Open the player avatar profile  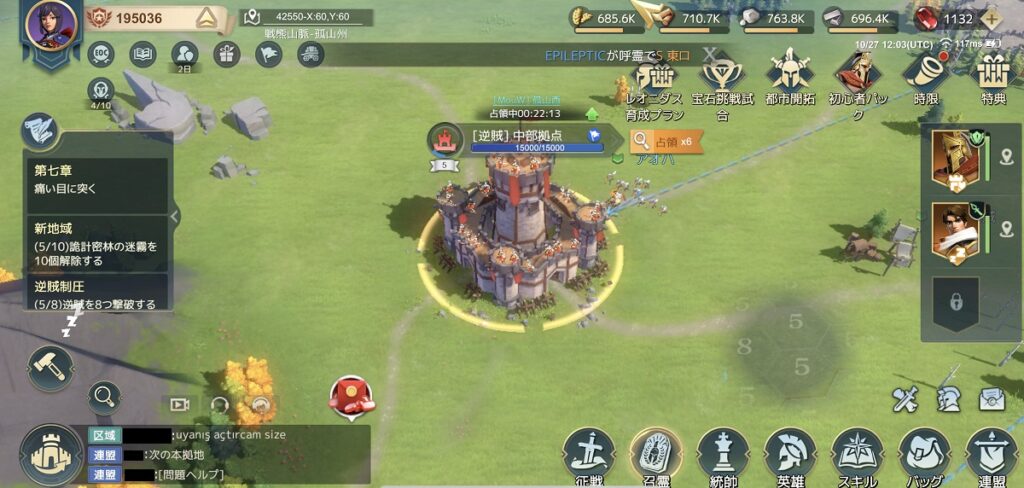51,25
